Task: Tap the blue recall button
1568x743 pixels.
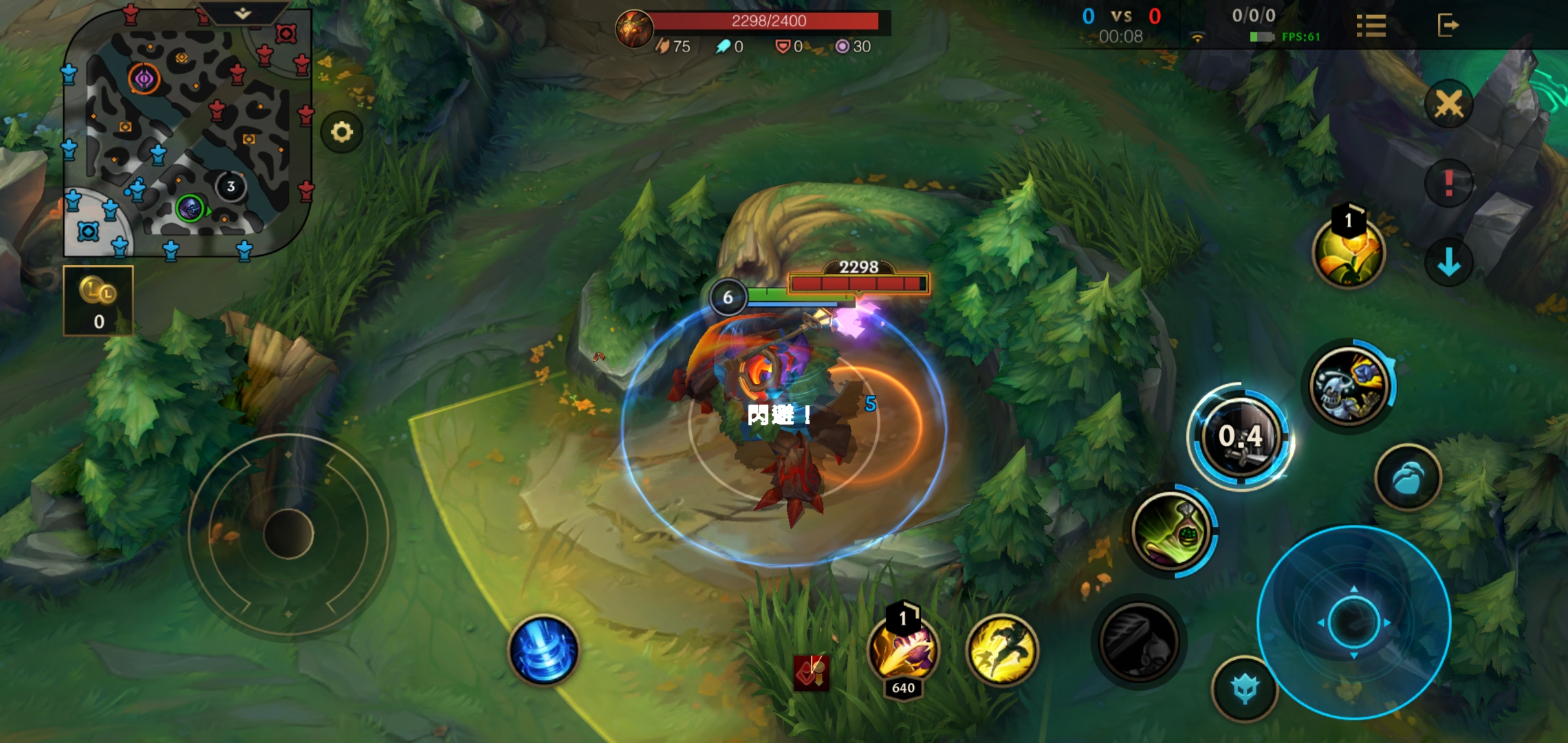Action: tap(543, 650)
